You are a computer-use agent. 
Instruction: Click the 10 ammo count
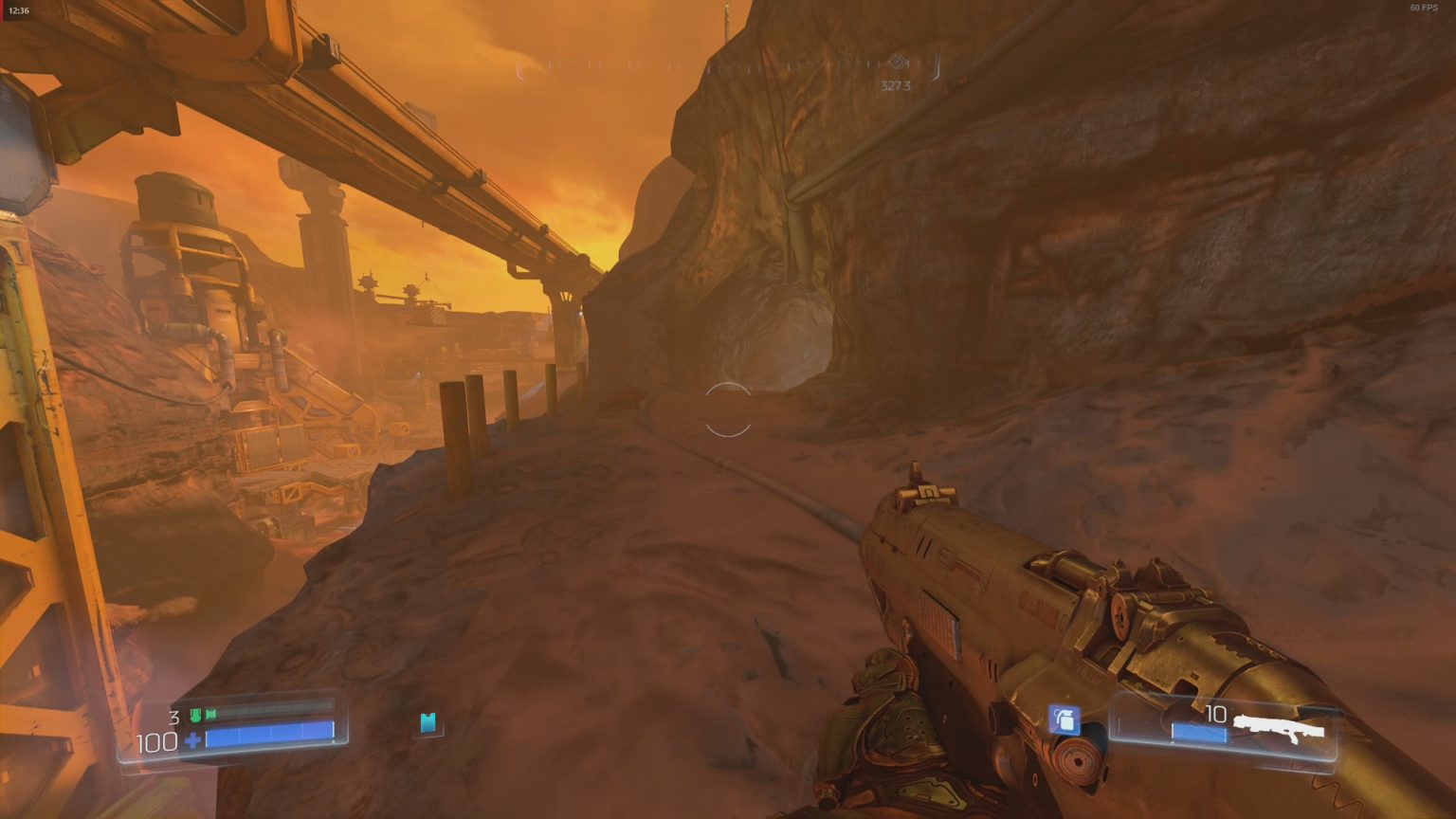pos(1215,713)
